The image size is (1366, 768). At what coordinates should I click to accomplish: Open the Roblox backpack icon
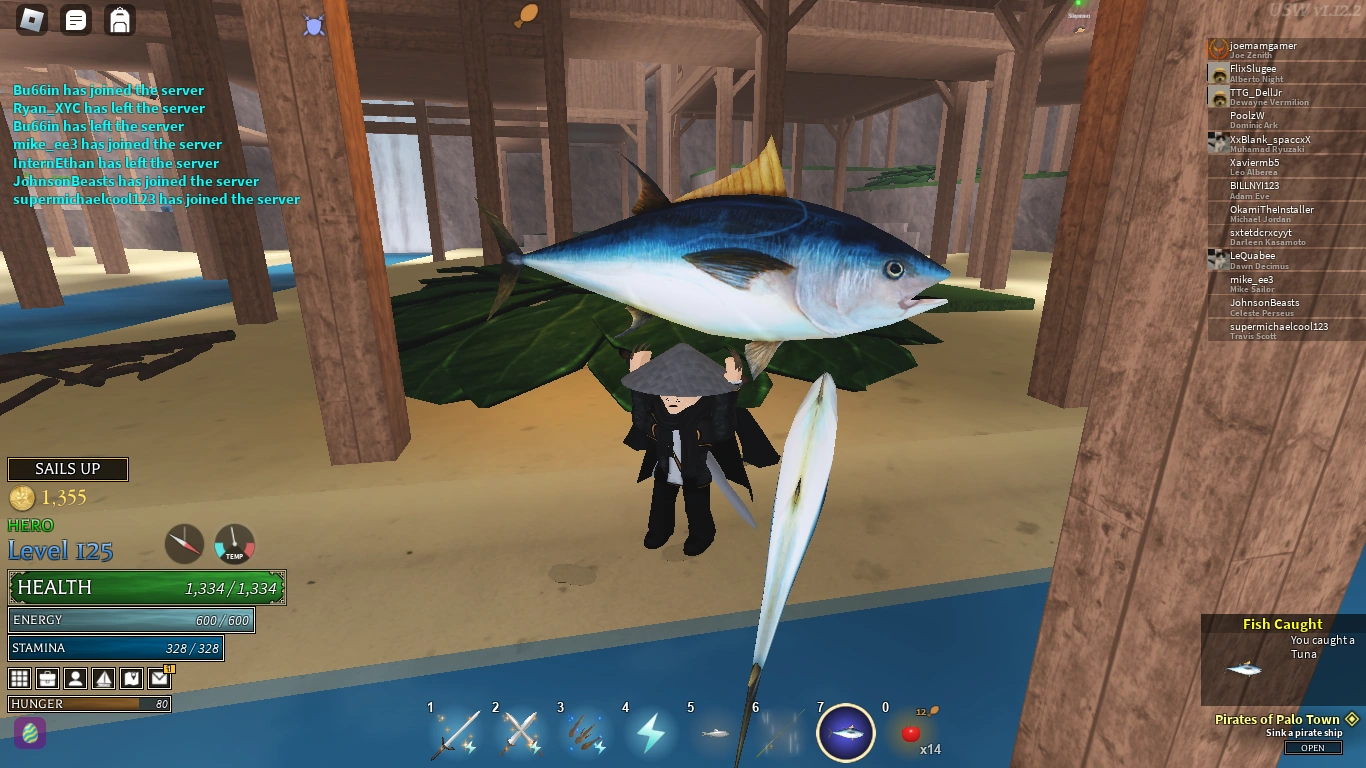click(120, 19)
